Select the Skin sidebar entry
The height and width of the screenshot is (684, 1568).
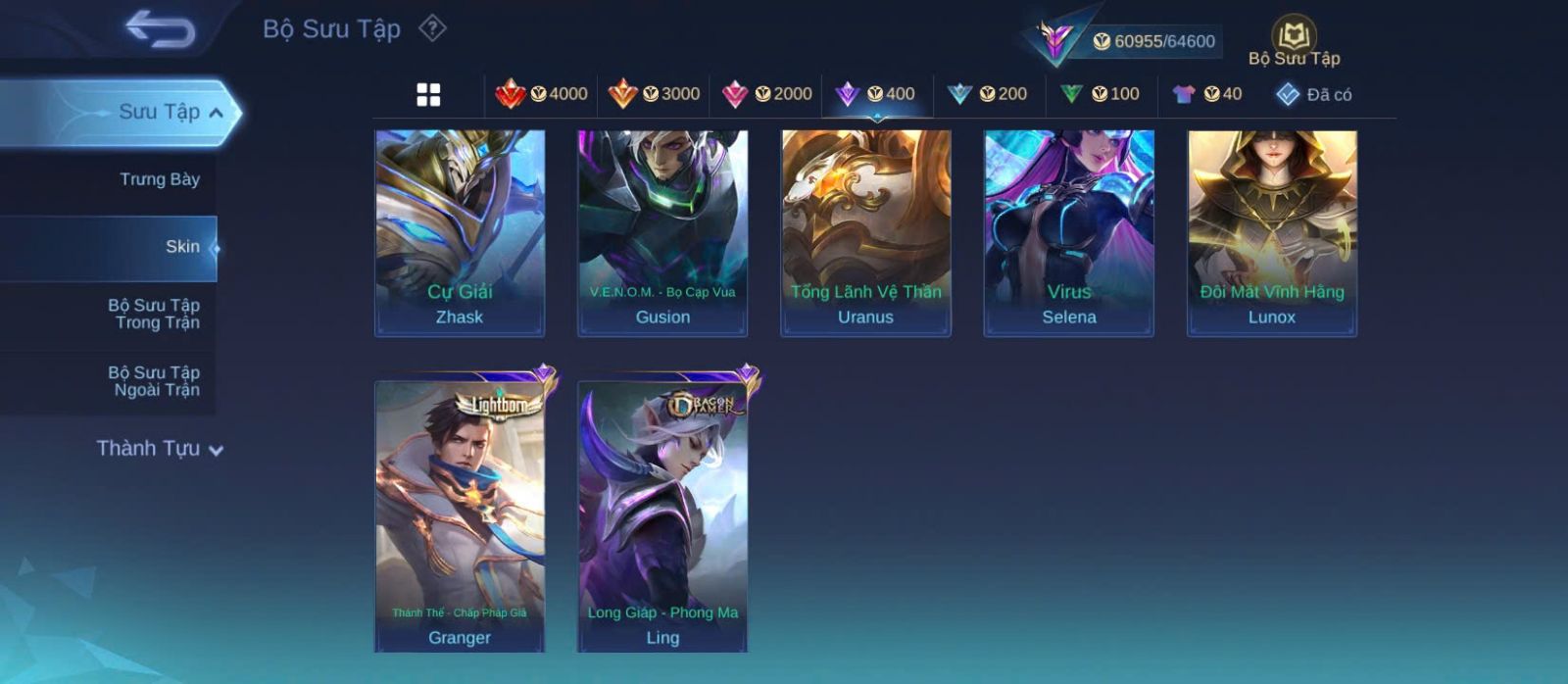click(181, 247)
